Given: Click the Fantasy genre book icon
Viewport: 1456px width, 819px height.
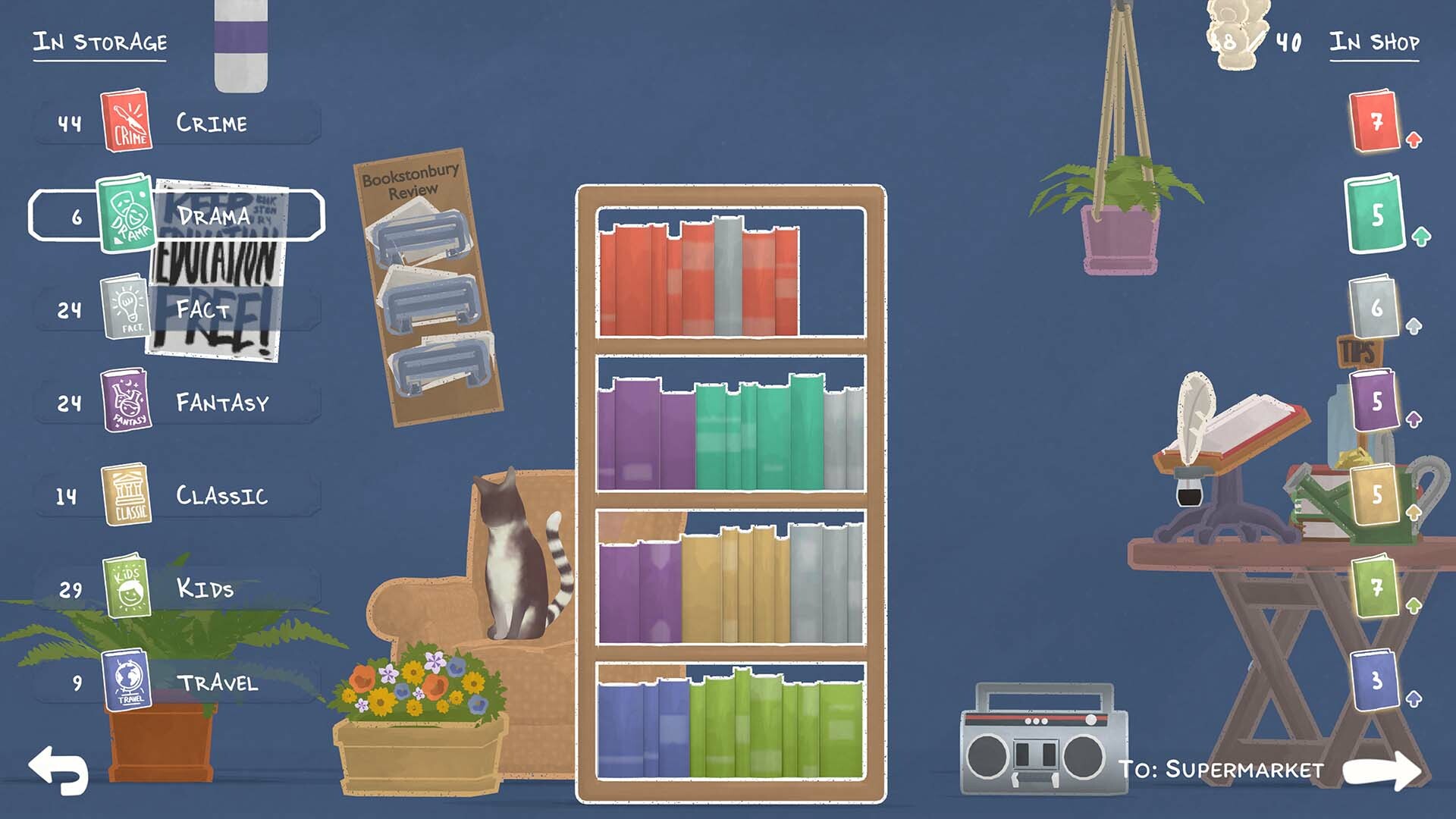Looking at the screenshot, I should pos(127,402).
